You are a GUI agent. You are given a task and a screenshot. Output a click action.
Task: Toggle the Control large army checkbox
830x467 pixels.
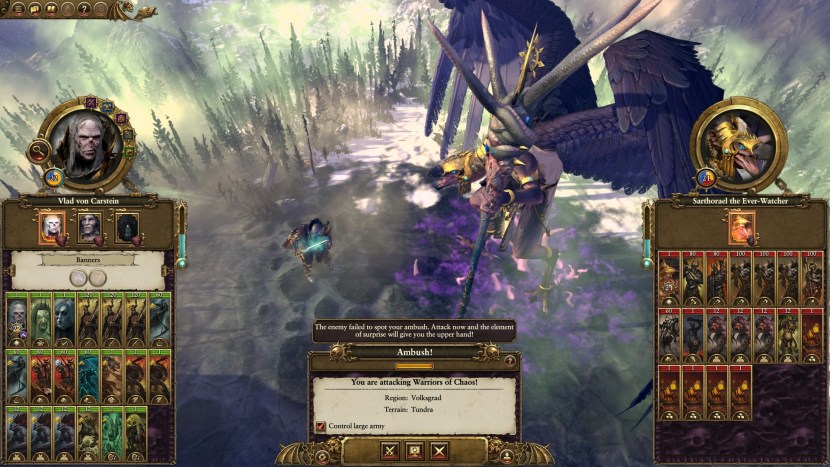[321, 427]
